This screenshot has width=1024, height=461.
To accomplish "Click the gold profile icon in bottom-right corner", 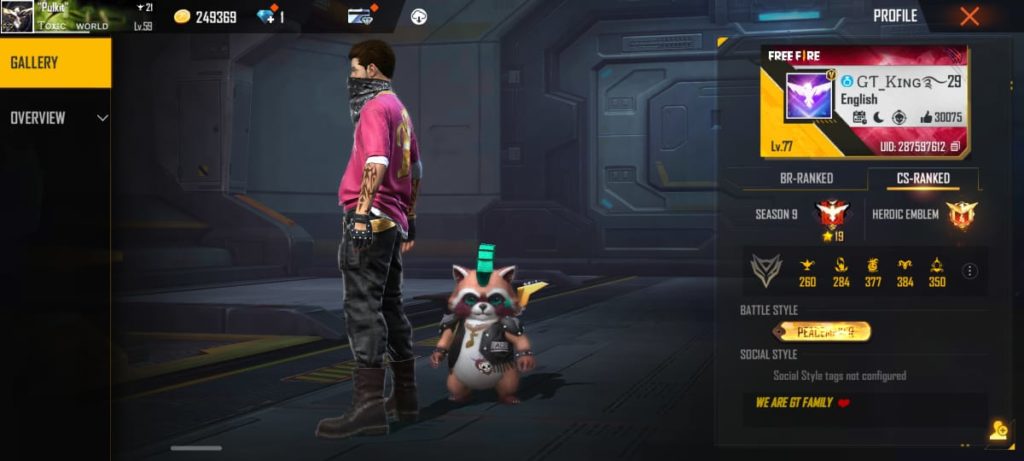I will tap(998, 431).
